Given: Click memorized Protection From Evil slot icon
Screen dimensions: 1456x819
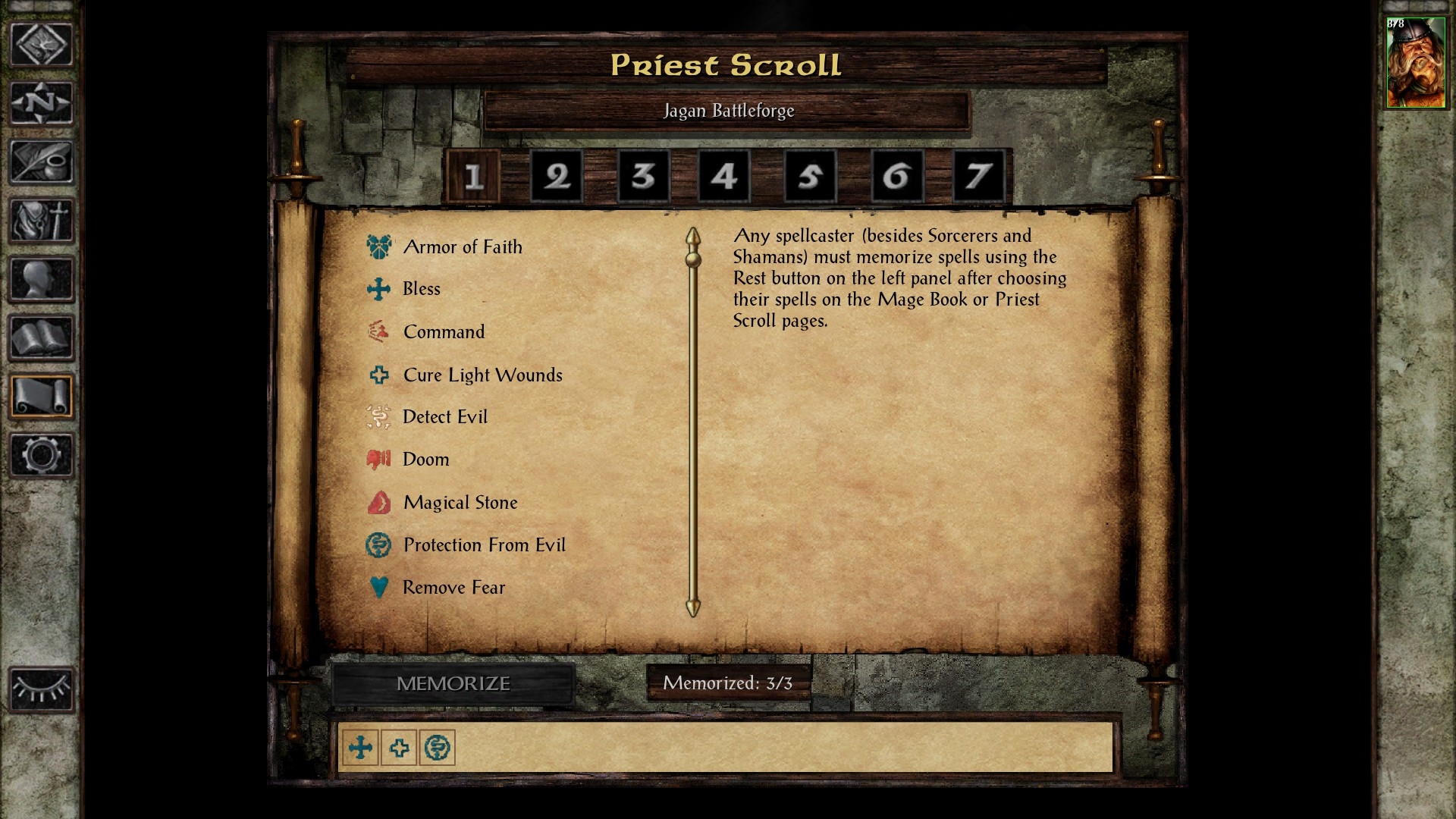Looking at the screenshot, I should tap(438, 748).
